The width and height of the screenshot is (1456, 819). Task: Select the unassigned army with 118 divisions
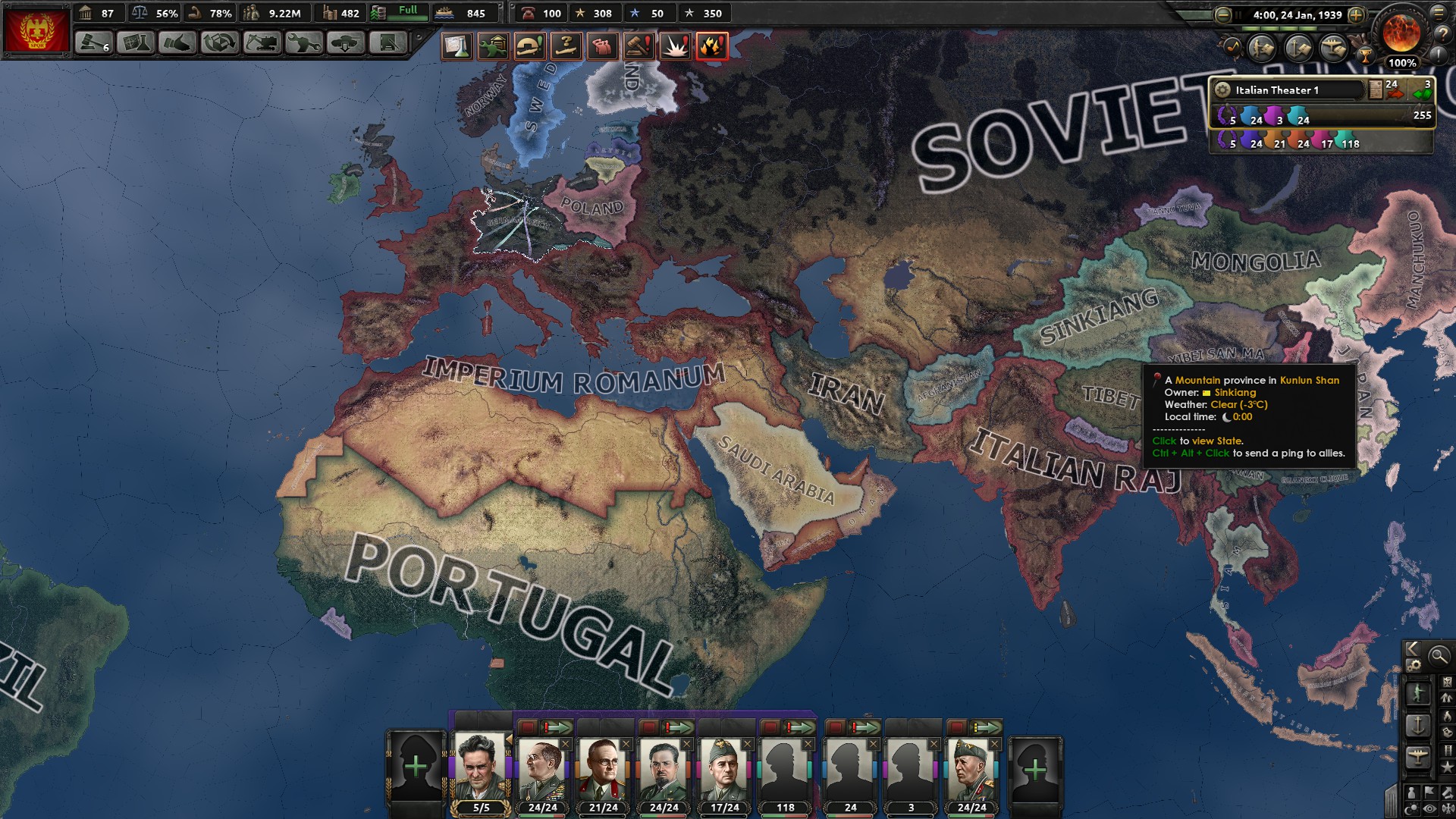785,769
